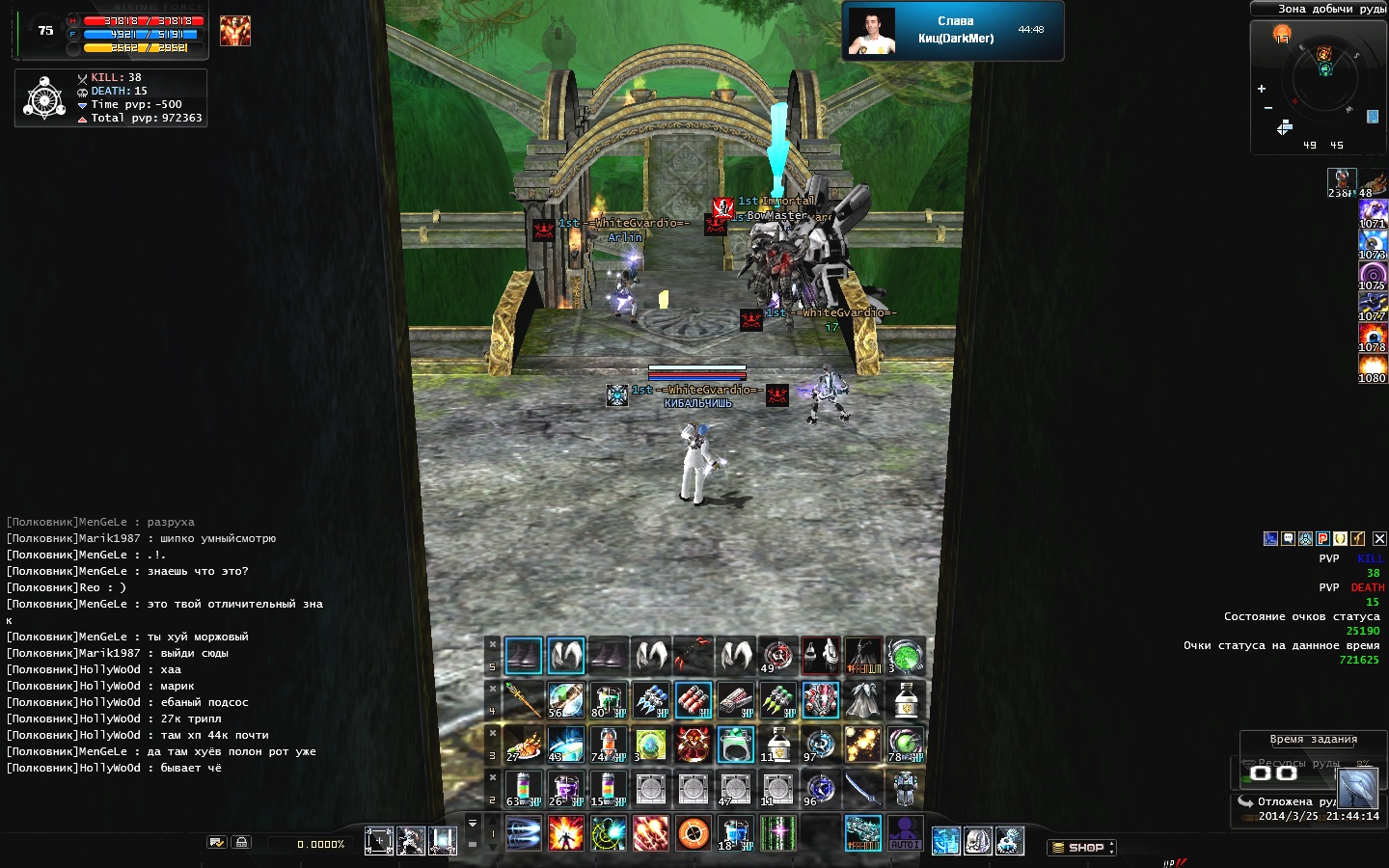Use the red dynamite bundle slot

693,701
